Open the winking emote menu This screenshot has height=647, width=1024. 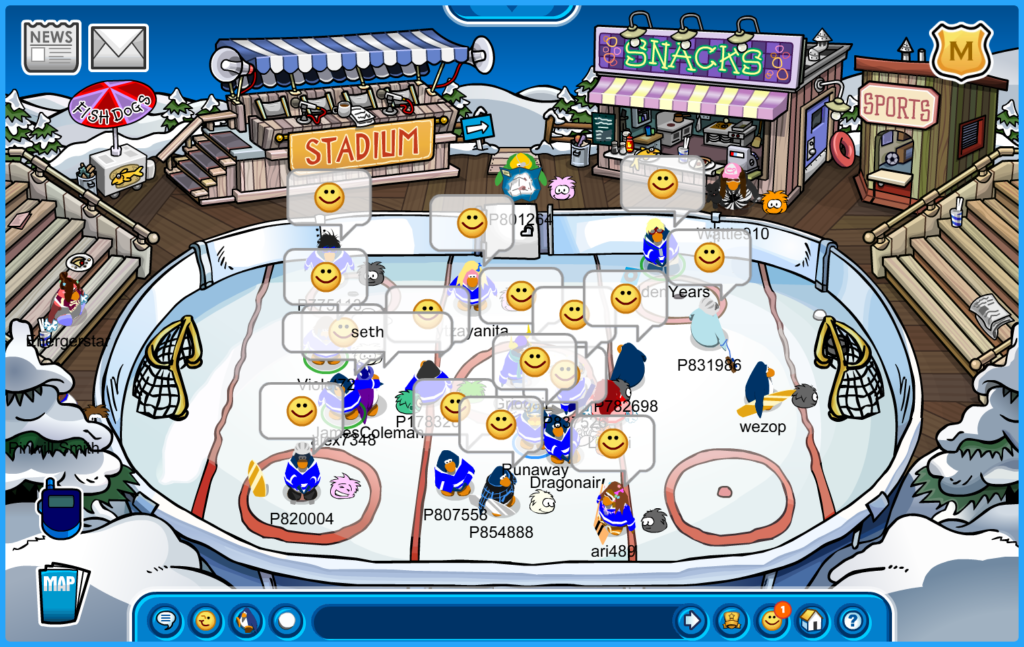206,621
